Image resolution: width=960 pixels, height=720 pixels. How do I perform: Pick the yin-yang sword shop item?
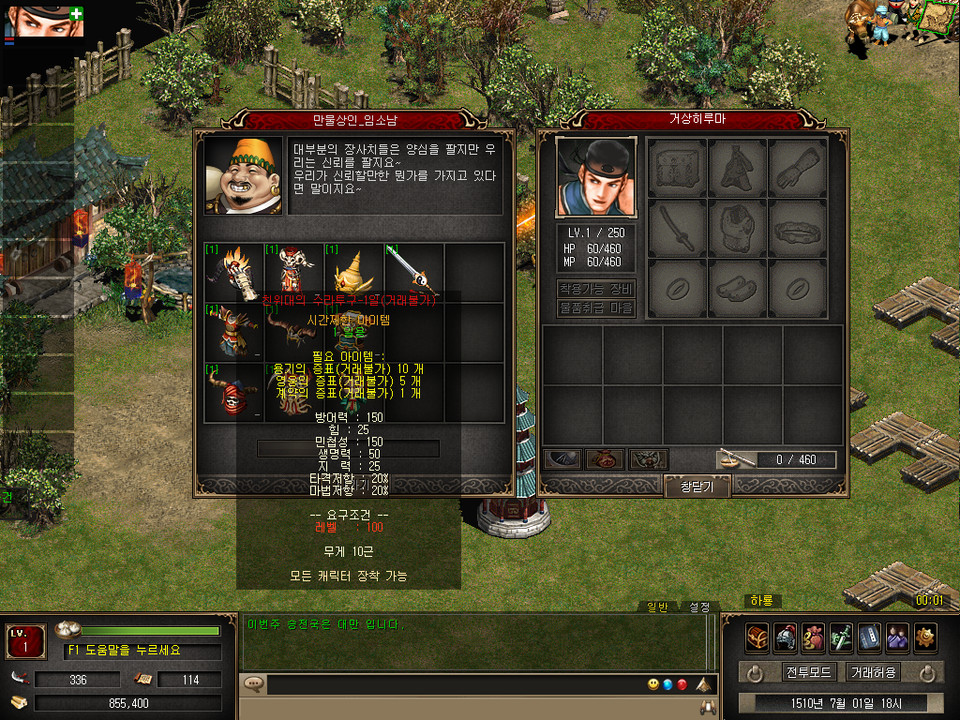point(413,270)
